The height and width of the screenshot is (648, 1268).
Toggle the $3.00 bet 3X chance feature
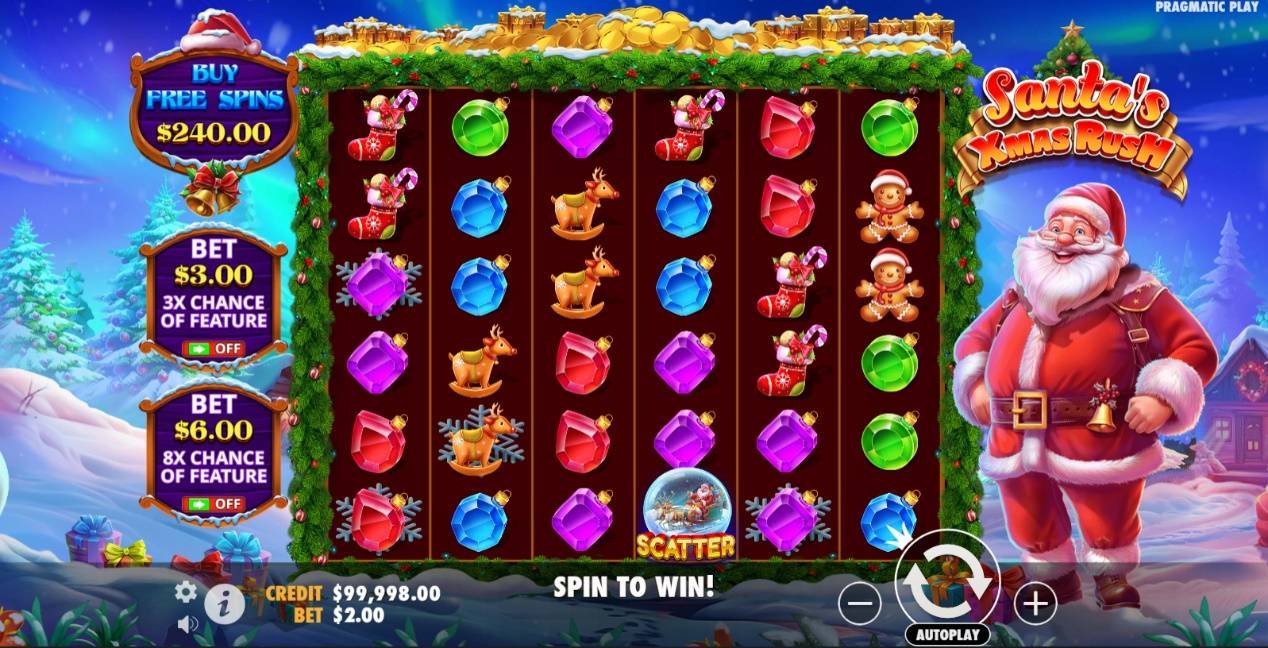click(x=212, y=349)
